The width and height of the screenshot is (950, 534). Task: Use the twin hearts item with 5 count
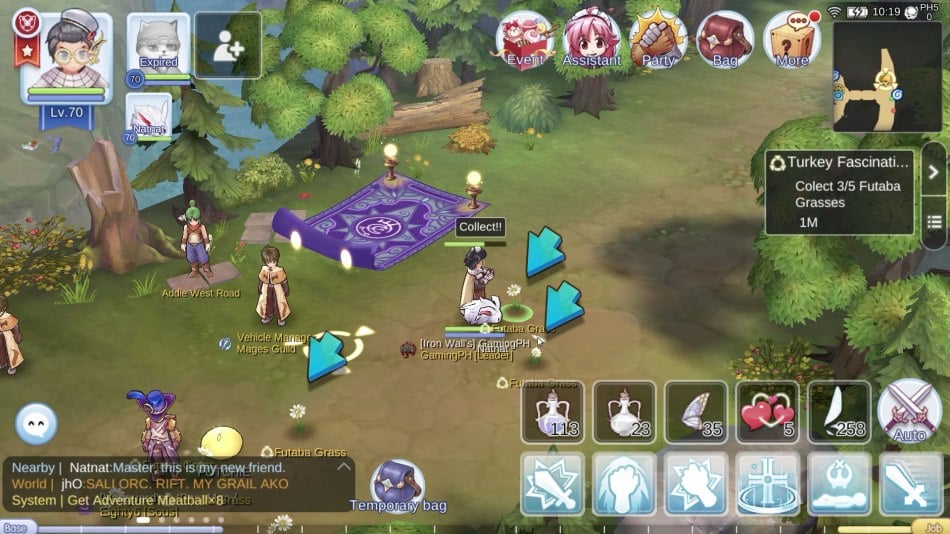tap(767, 412)
